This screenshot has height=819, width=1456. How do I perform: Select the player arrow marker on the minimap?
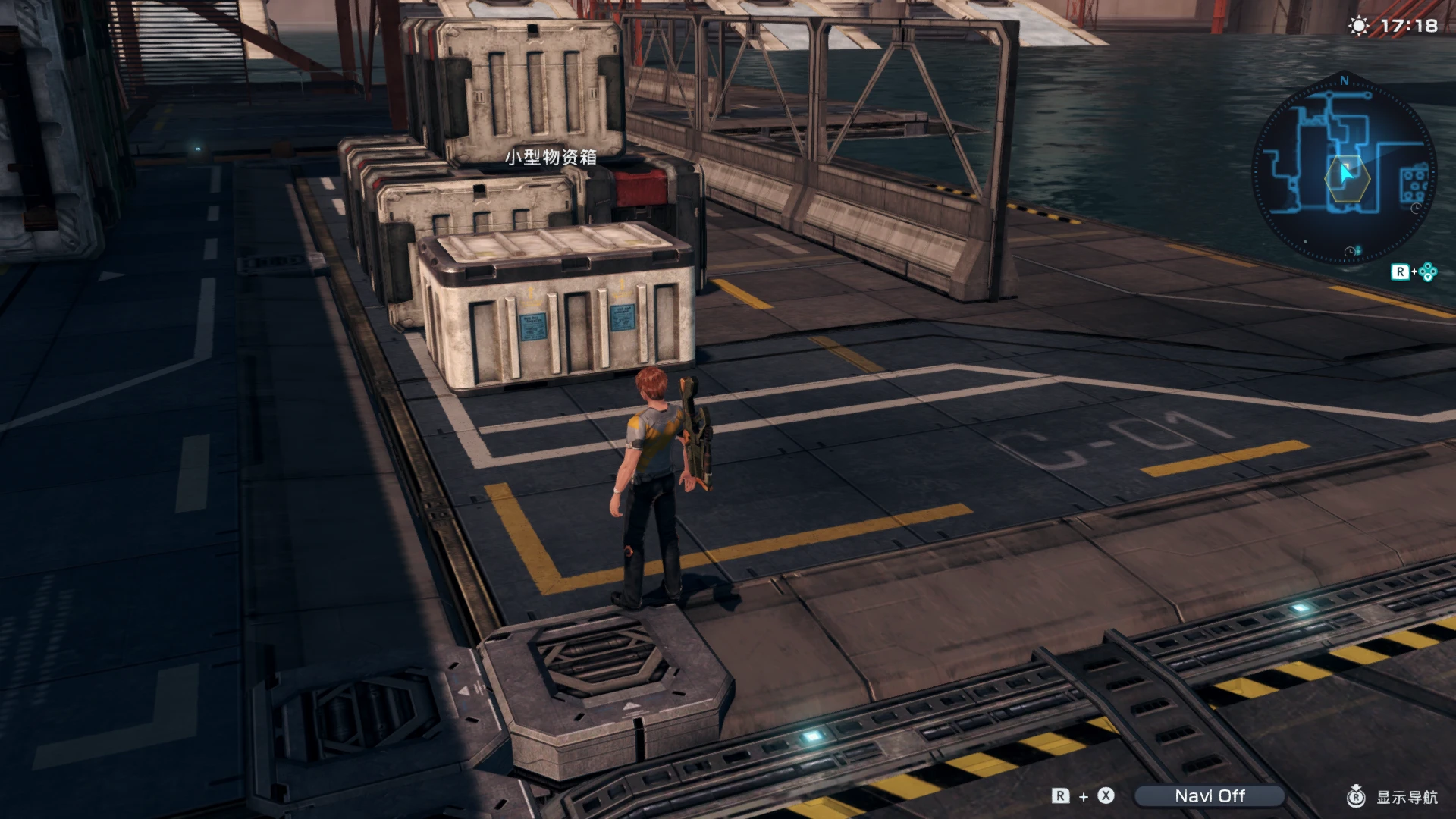[1345, 173]
